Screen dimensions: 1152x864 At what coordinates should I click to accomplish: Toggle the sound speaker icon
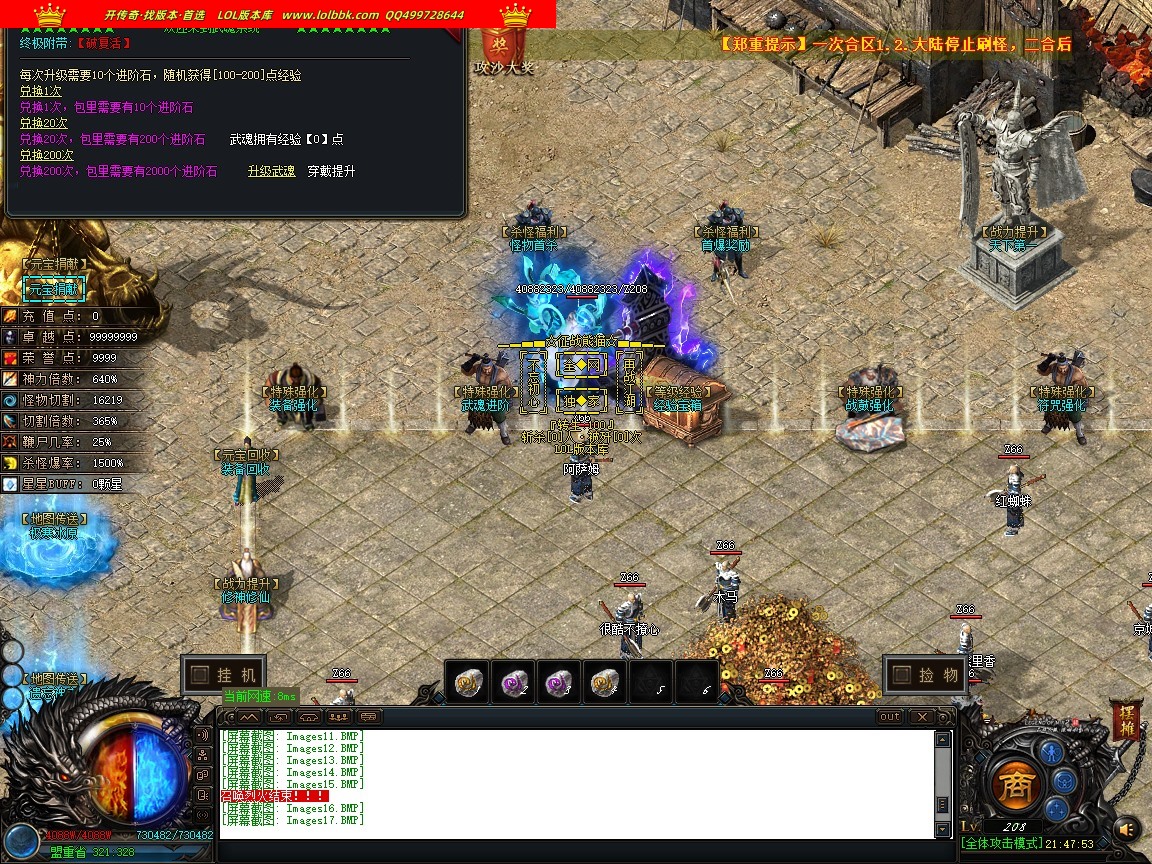coord(1128,828)
